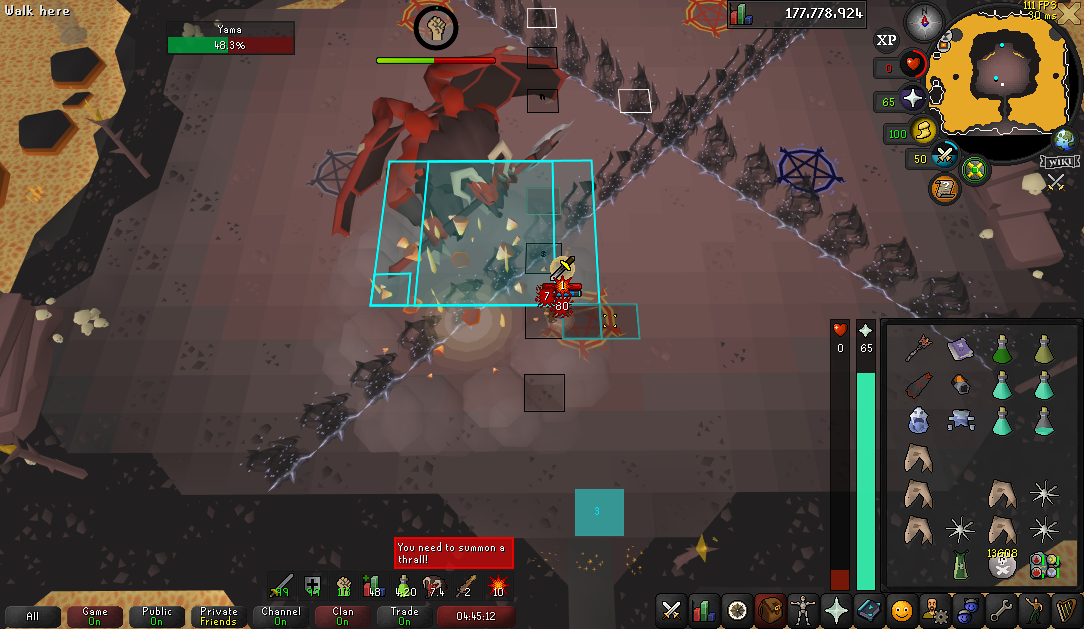
Task: Switch to the Skills tab
Action: tap(705, 609)
